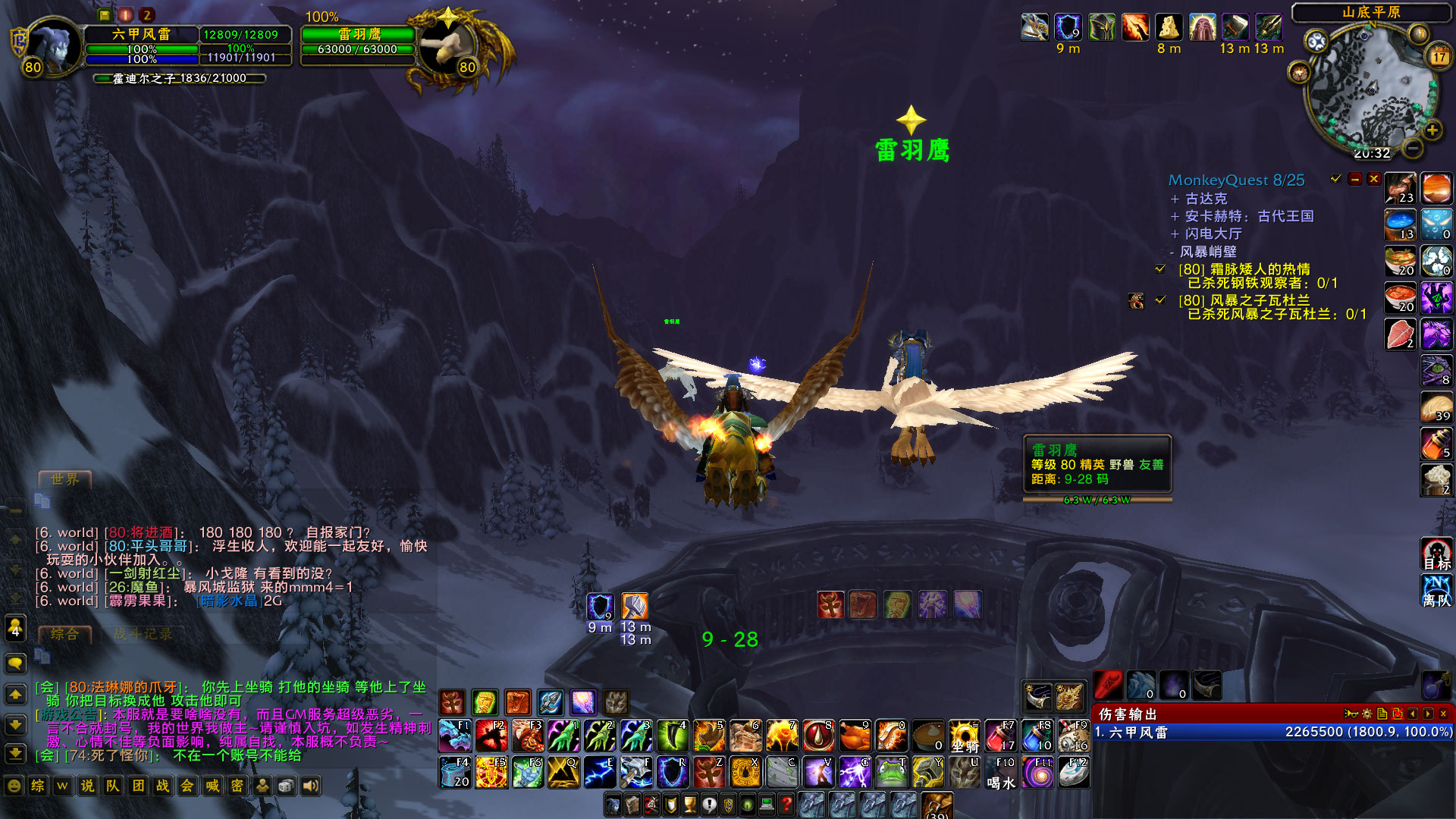Expand the 古达克 quest group
The width and height of the screenshot is (1456, 819).
(1175, 199)
